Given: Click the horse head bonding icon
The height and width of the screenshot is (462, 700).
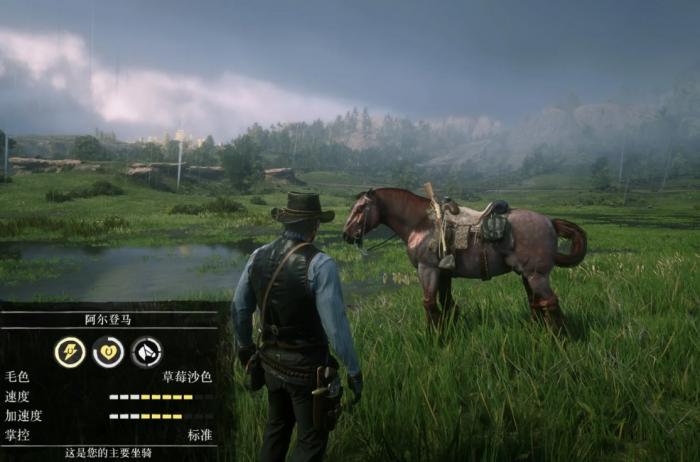Looking at the screenshot, I should [146, 351].
